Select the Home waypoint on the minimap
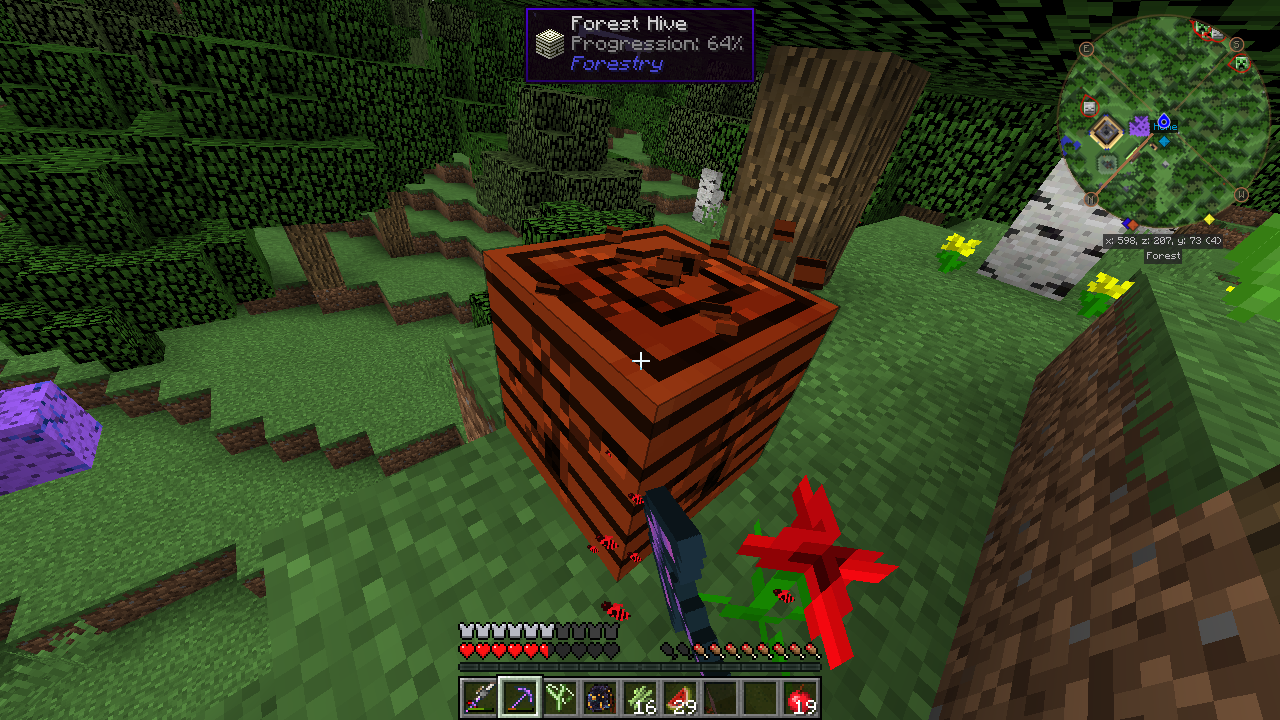Screen dimensions: 1280x720 (1164, 122)
